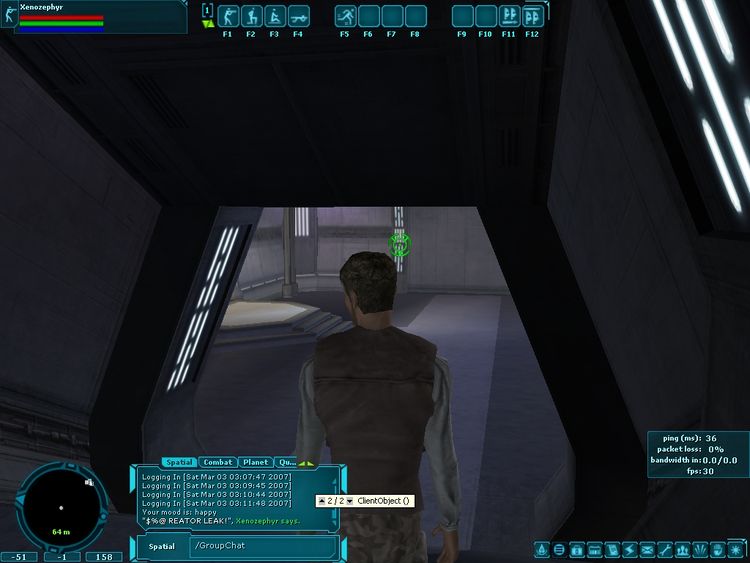Open the inventory backpack icon
Screen dimensions: 750x563
(x=577, y=549)
